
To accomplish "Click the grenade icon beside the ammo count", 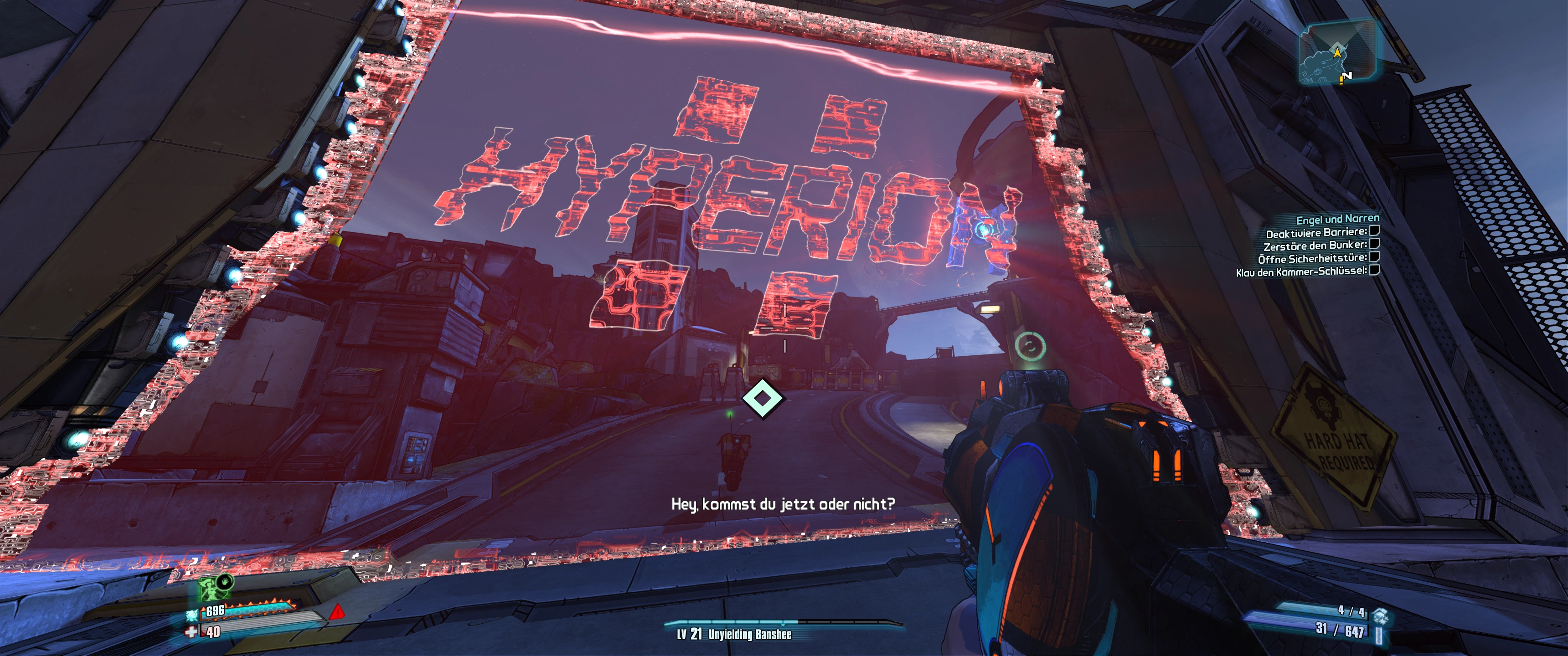I will click(x=1379, y=615).
